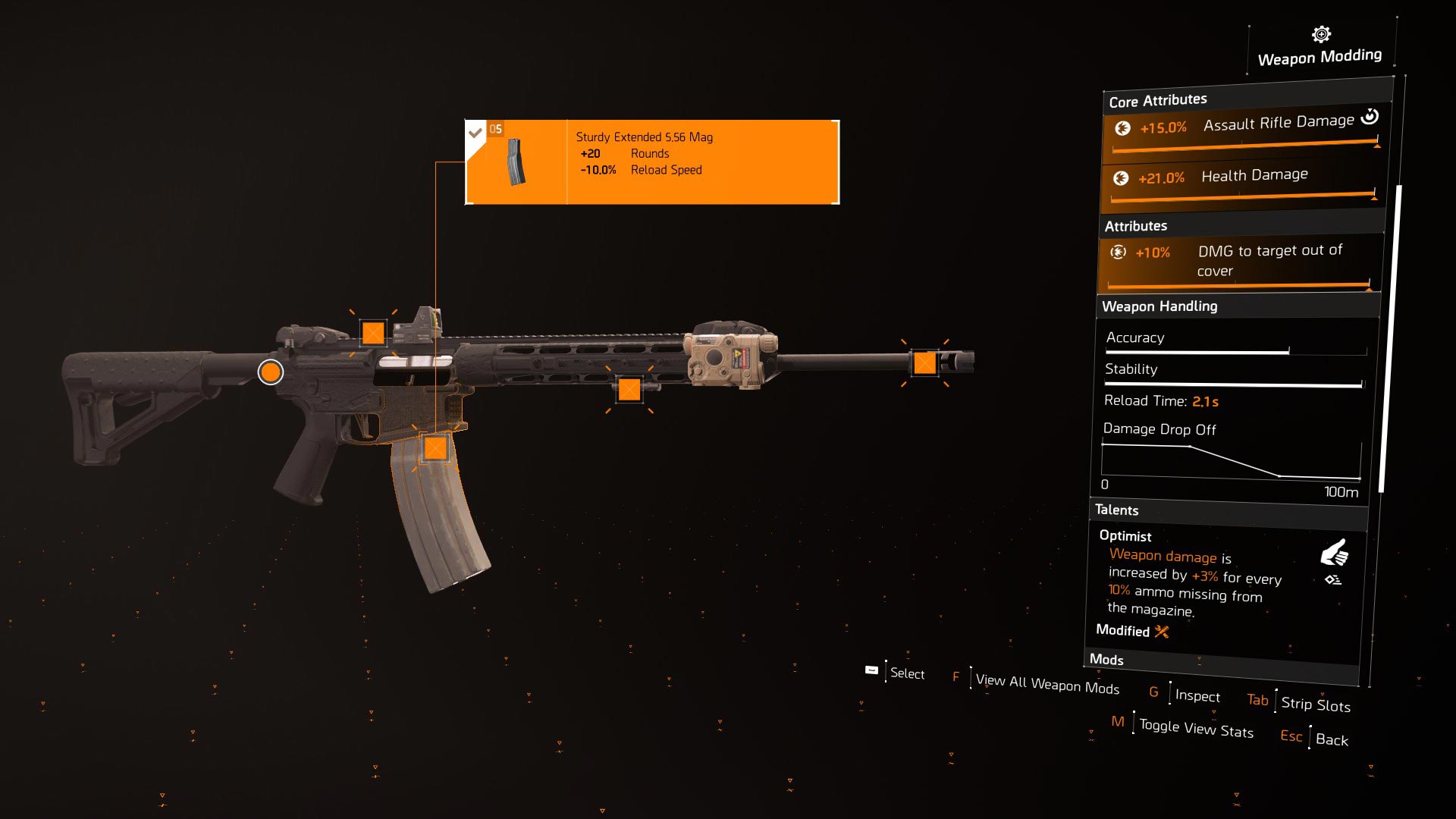Switch to the Talents section header
Viewport: 1456px width, 819px height.
pos(1119,510)
